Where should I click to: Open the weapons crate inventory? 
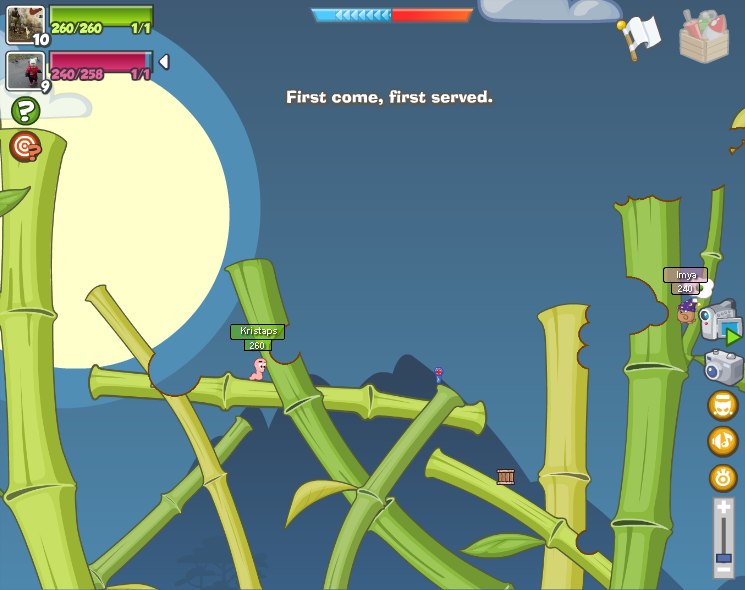click(x=704, y=36)
